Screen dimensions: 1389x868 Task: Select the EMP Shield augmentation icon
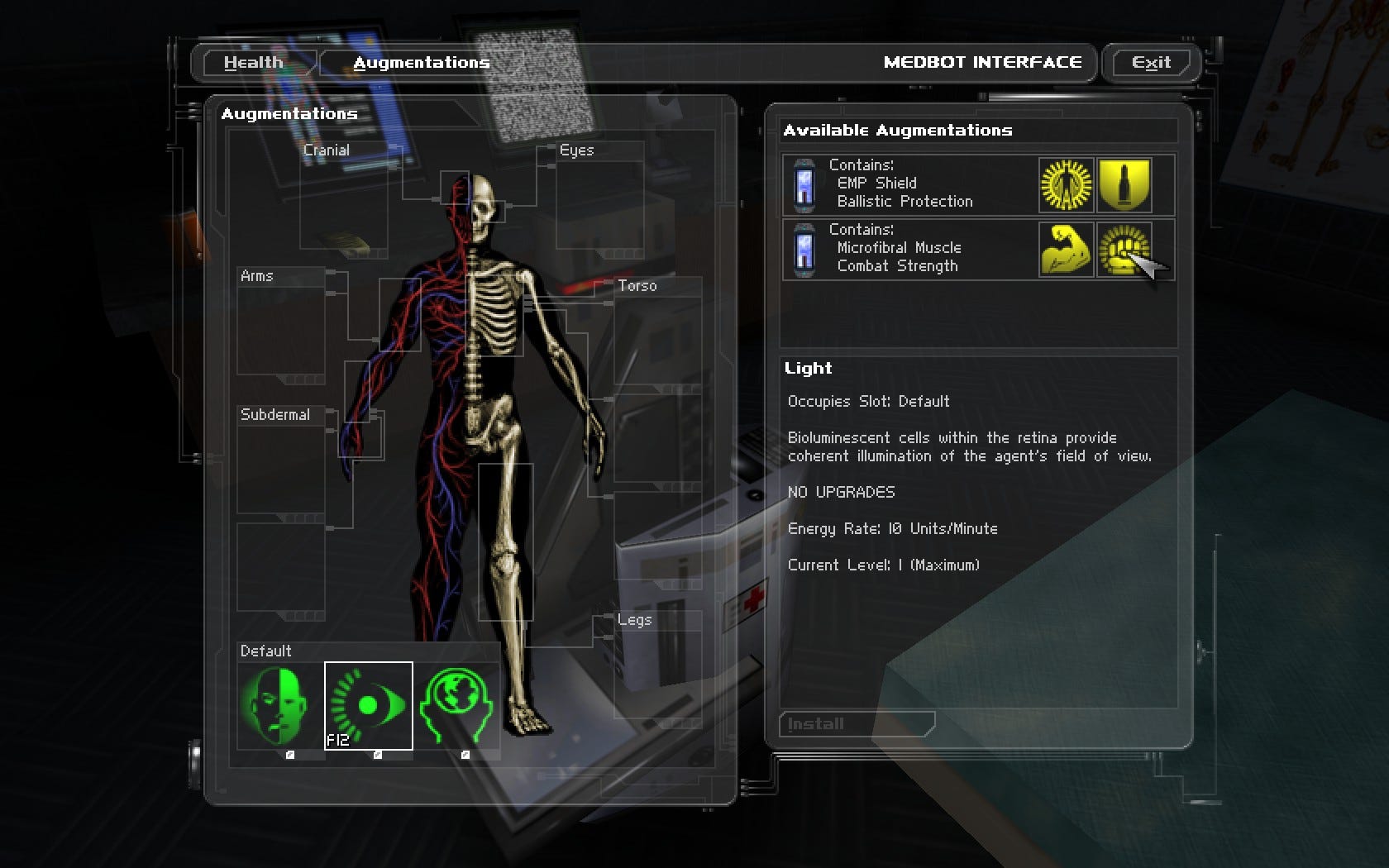pos(1066,184)
